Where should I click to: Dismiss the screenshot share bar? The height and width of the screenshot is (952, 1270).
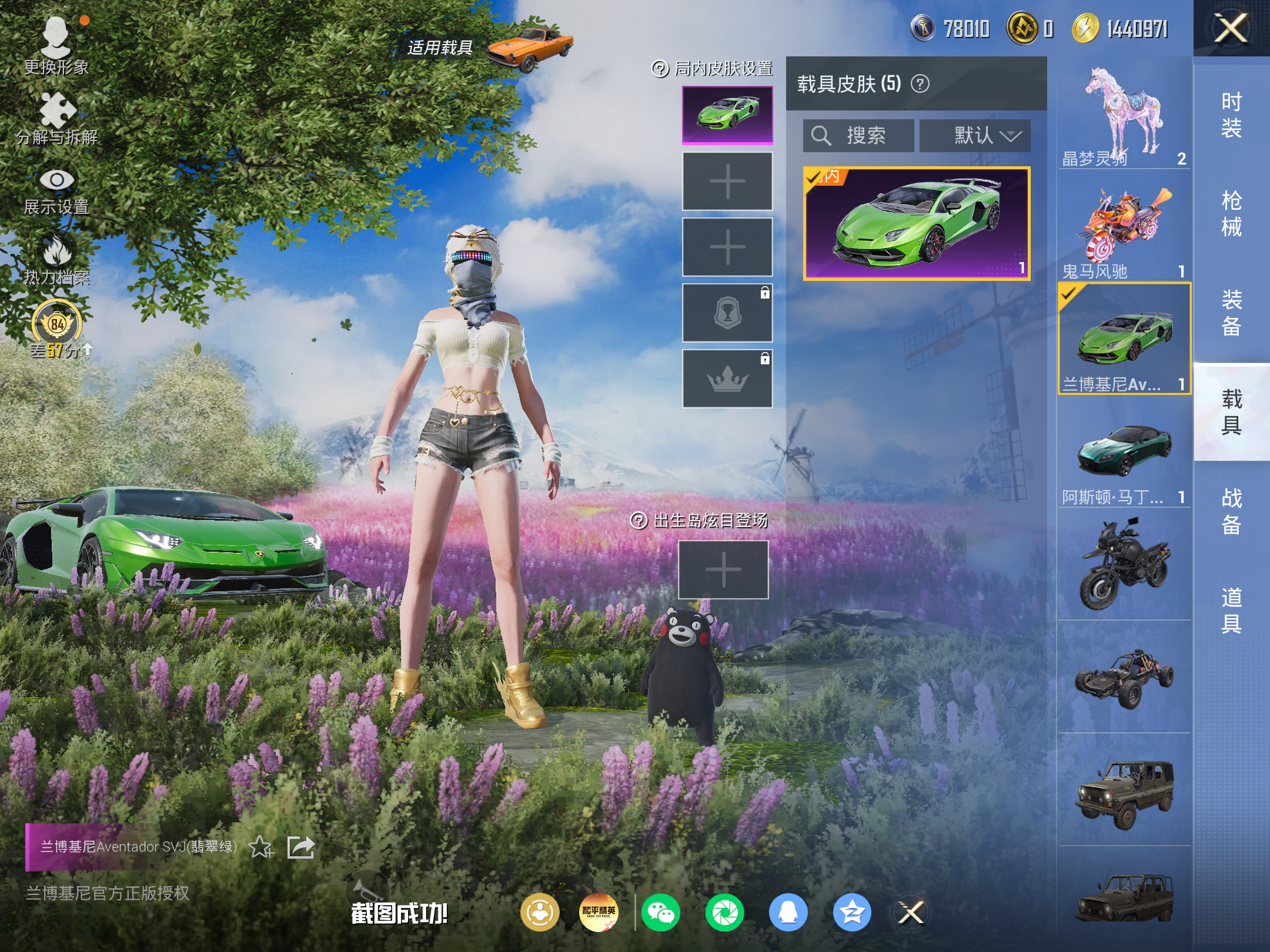coord(911,913)
